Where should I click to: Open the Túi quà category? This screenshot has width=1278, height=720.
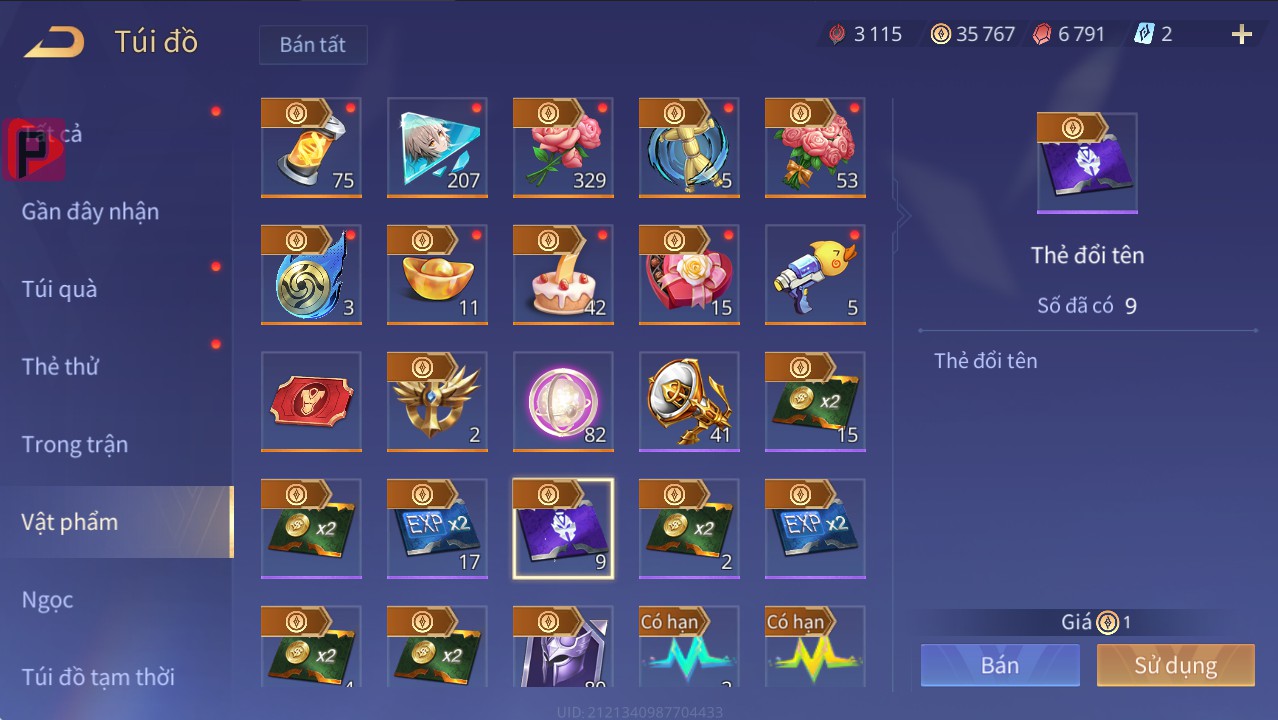point(60,289)
